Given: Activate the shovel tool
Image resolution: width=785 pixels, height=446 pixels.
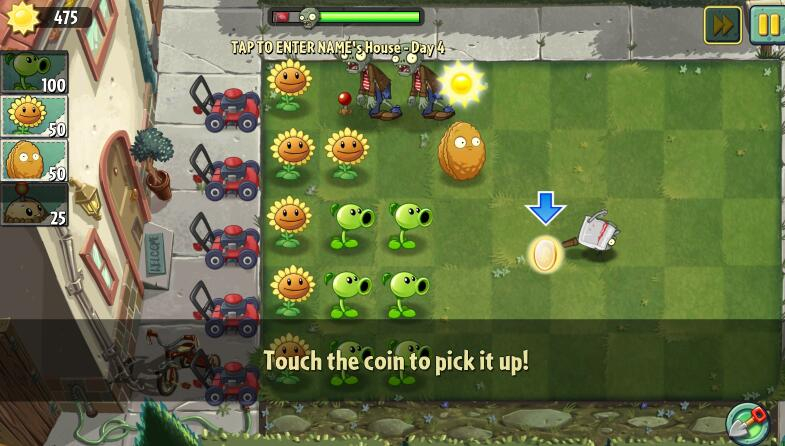Looking at the screenshot, I should point(746,423).
